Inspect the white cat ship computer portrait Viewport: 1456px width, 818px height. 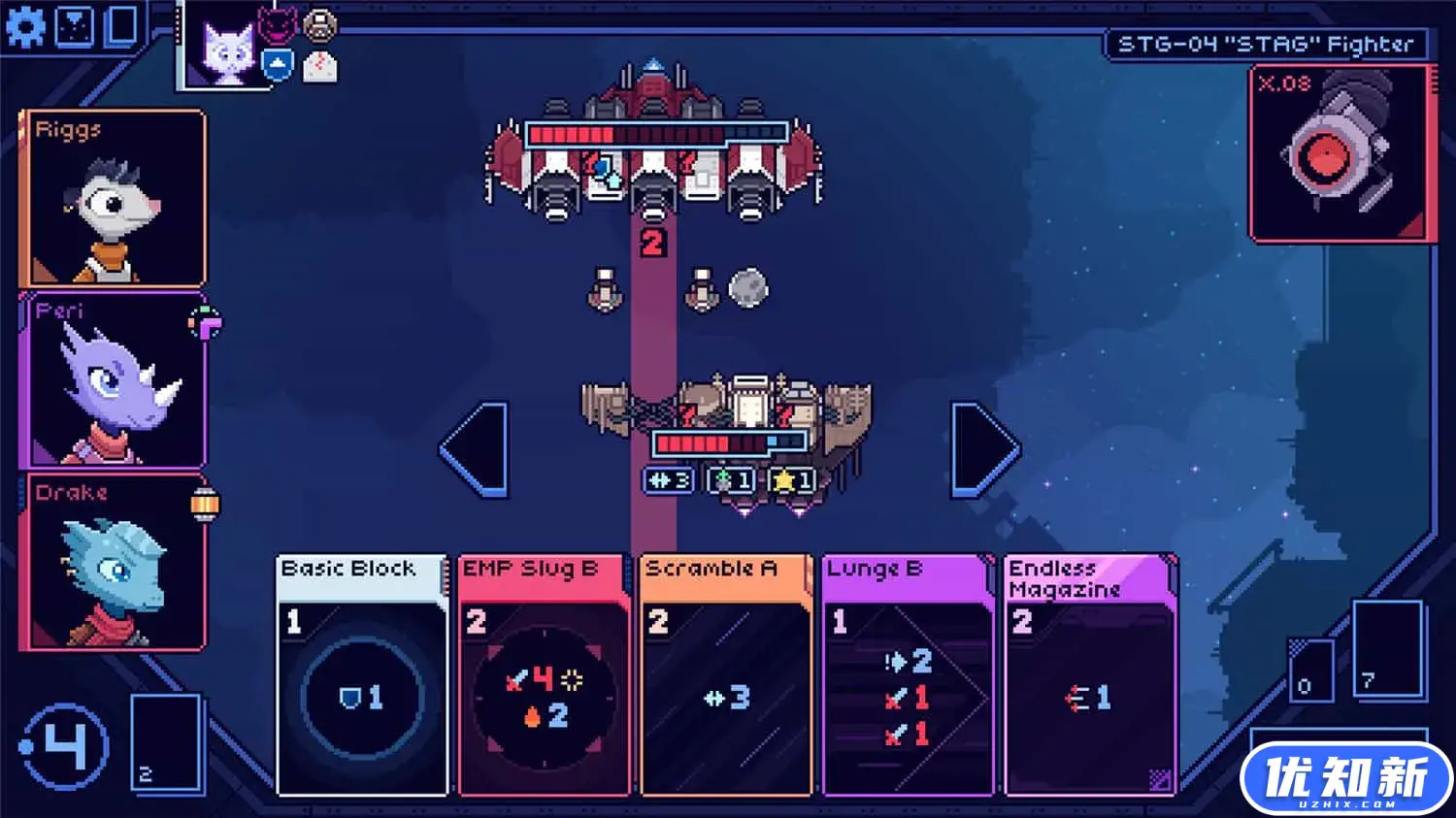227,47
